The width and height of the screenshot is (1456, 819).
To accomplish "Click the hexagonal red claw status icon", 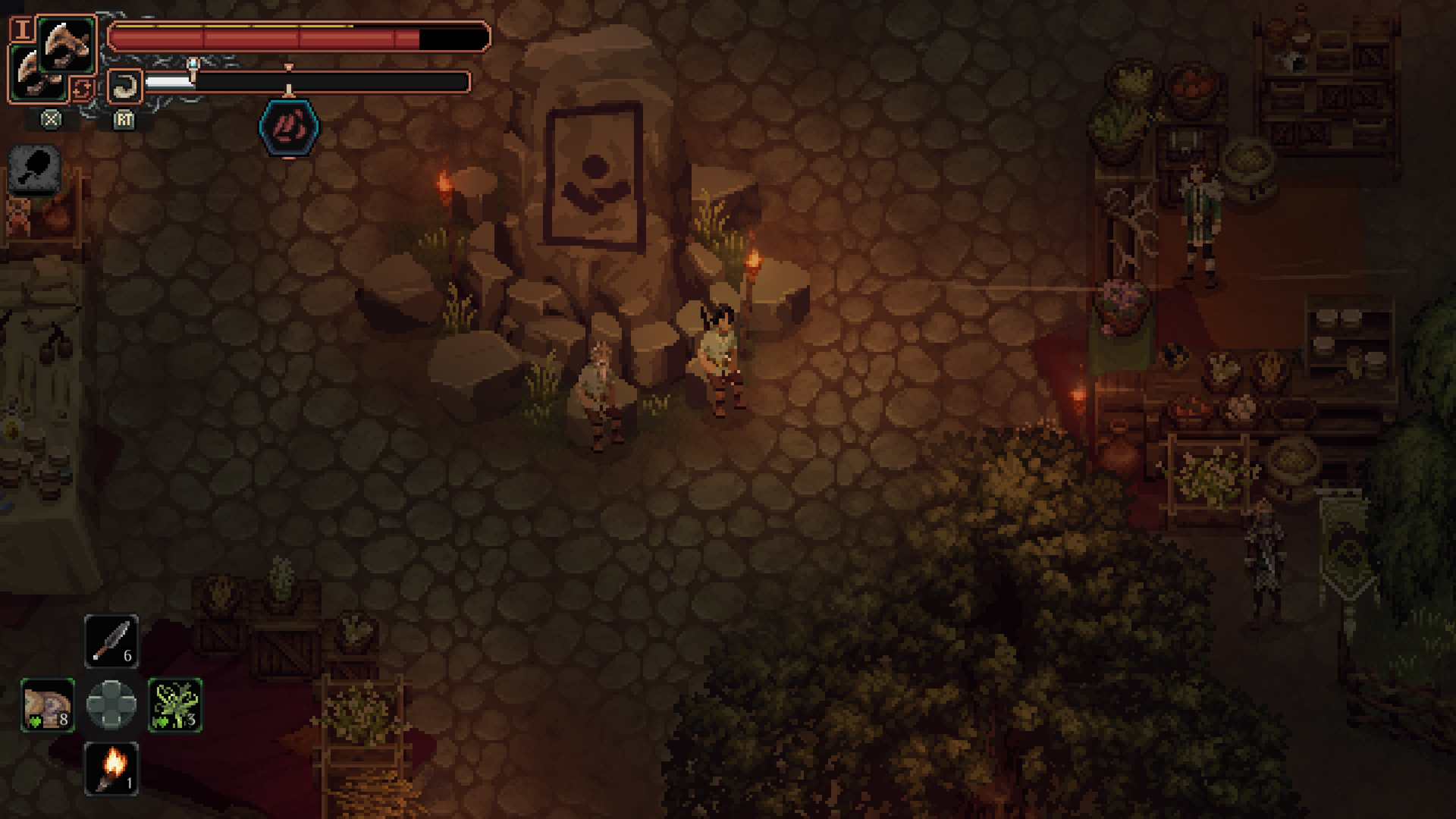I will click(289, 127).
